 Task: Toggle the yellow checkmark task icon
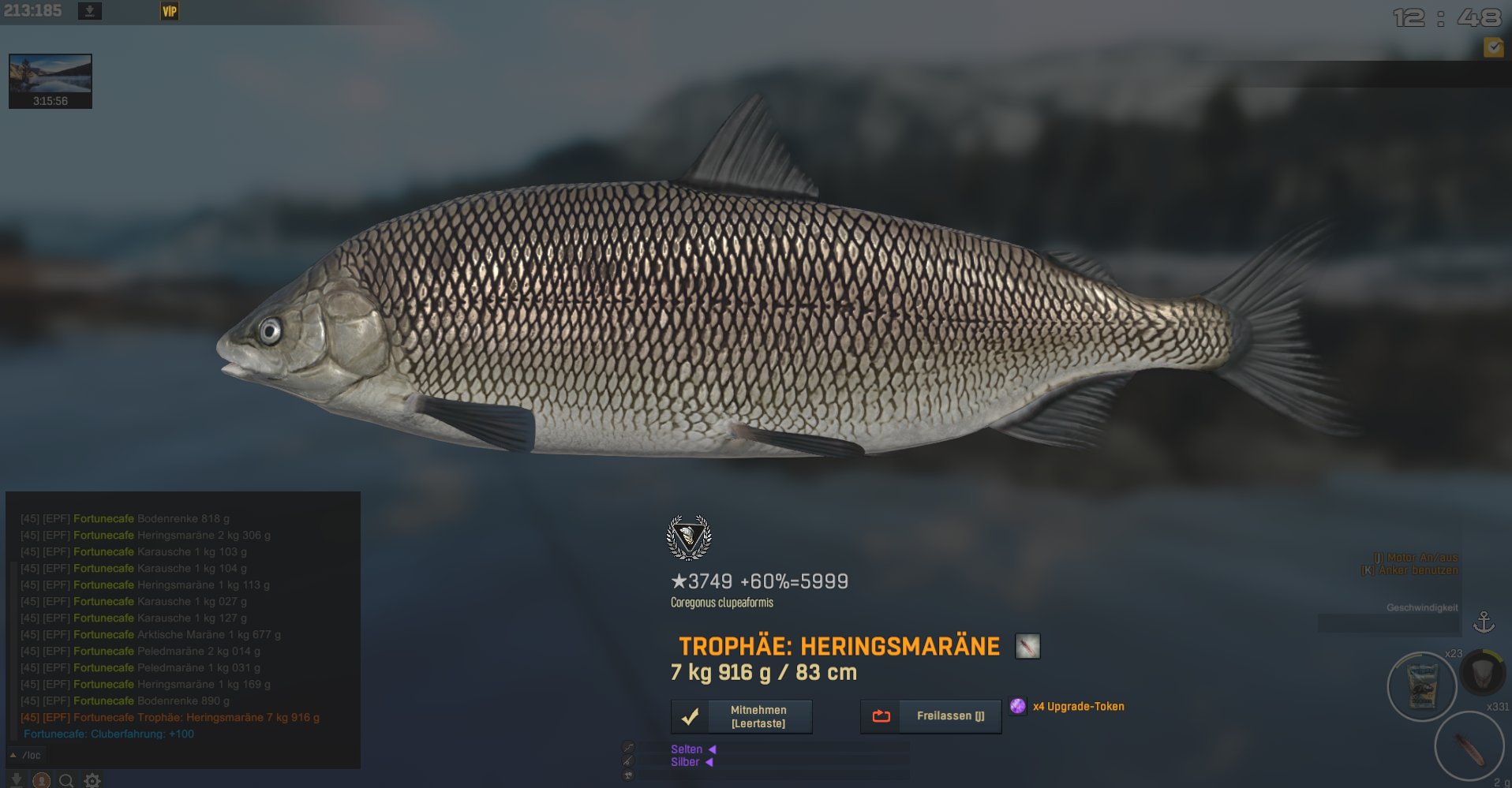1493,47
